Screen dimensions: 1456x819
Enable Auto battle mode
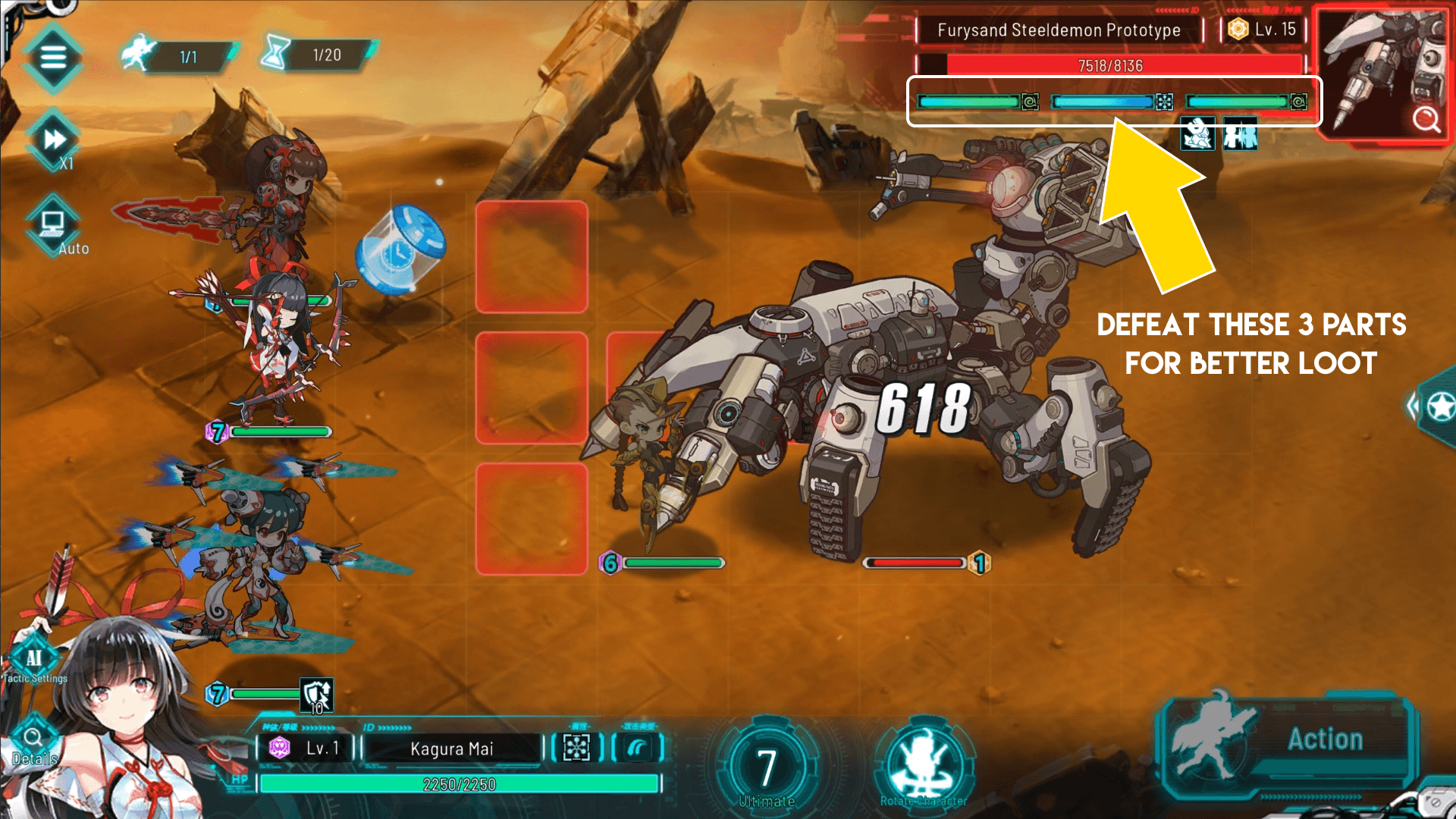[x=53, y=225]
